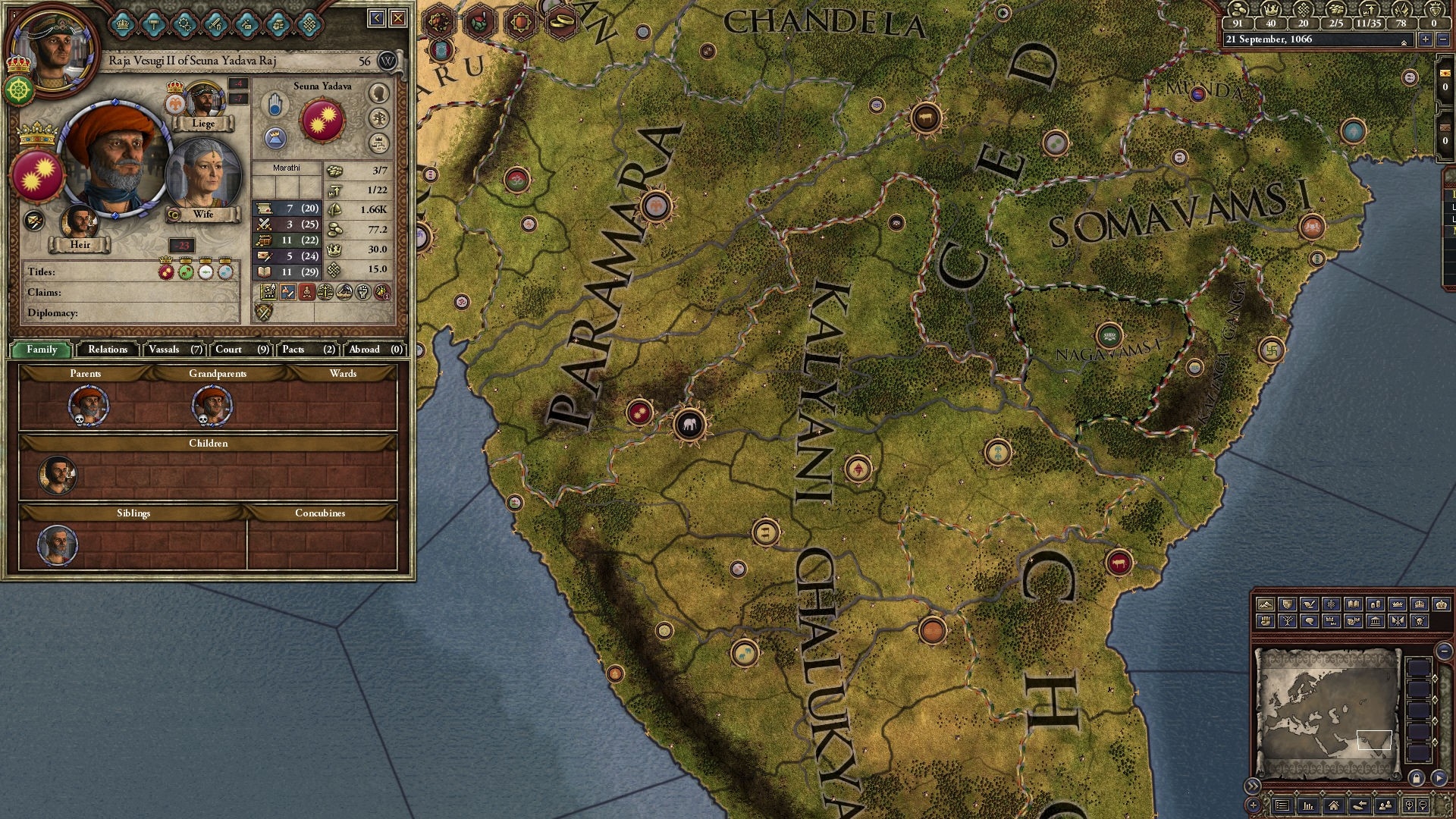This screenshot has height=819, width=1456.
Task: Open the Wikipedia W button
Action: coord(387,61)
